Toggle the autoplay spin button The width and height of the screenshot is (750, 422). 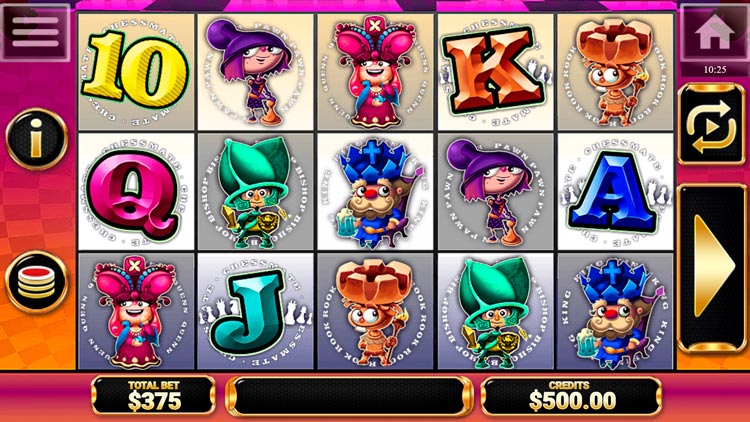[x=712, y=125]
